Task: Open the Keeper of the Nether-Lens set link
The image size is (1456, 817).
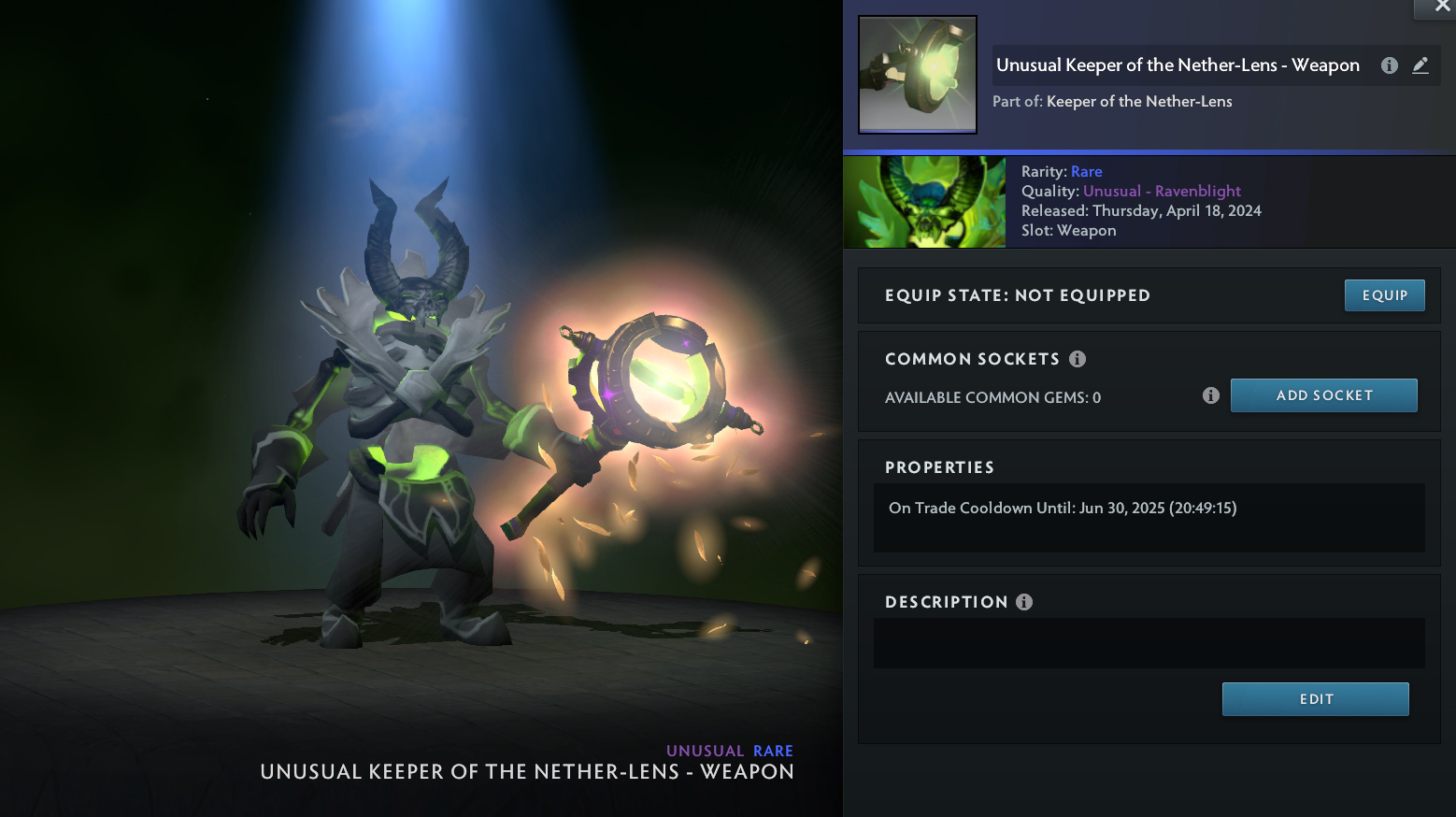Action: click(x=1139, y=101)
